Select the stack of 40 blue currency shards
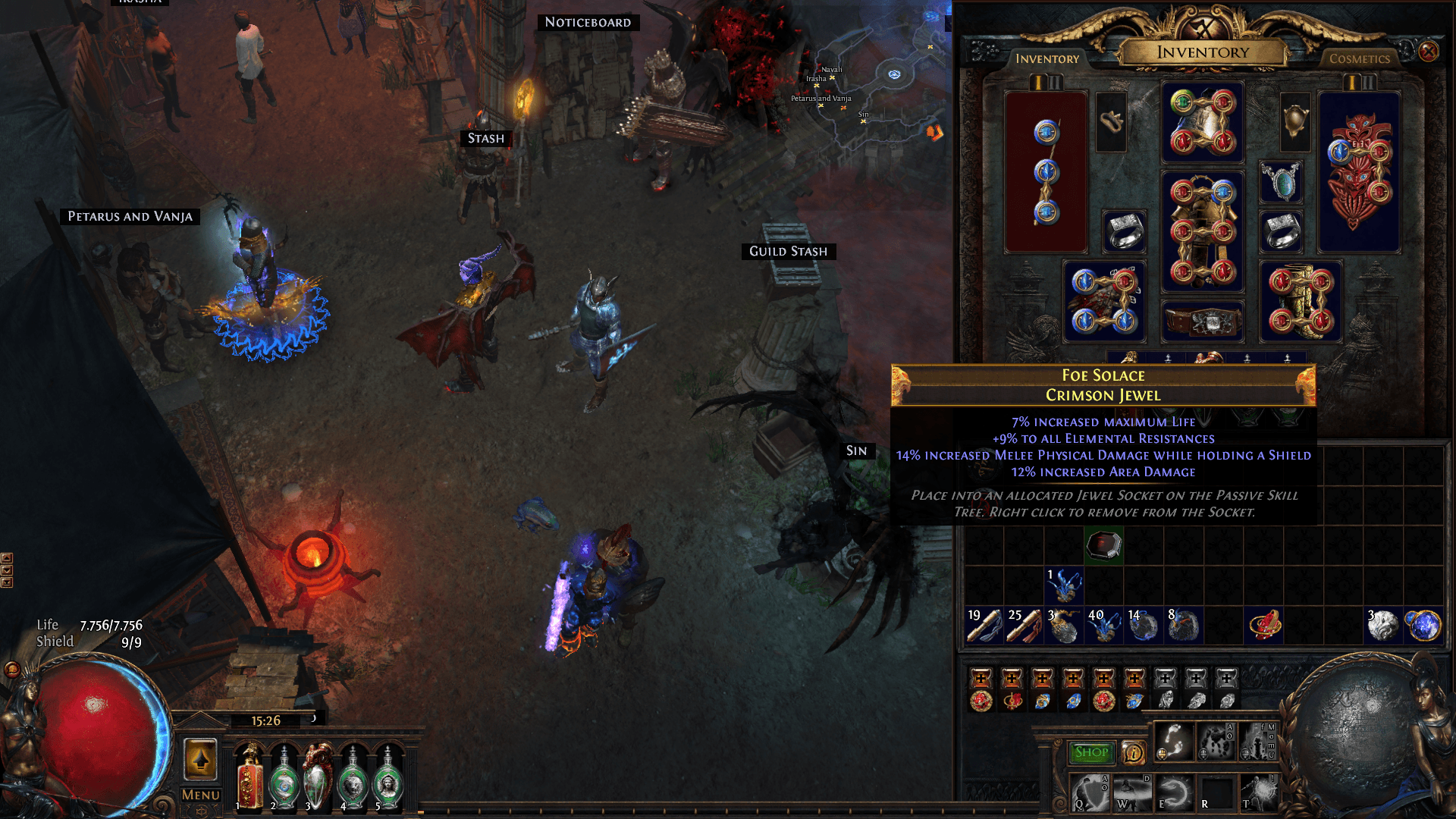The image size is (1456, 819). click(x=1103, y=625)
